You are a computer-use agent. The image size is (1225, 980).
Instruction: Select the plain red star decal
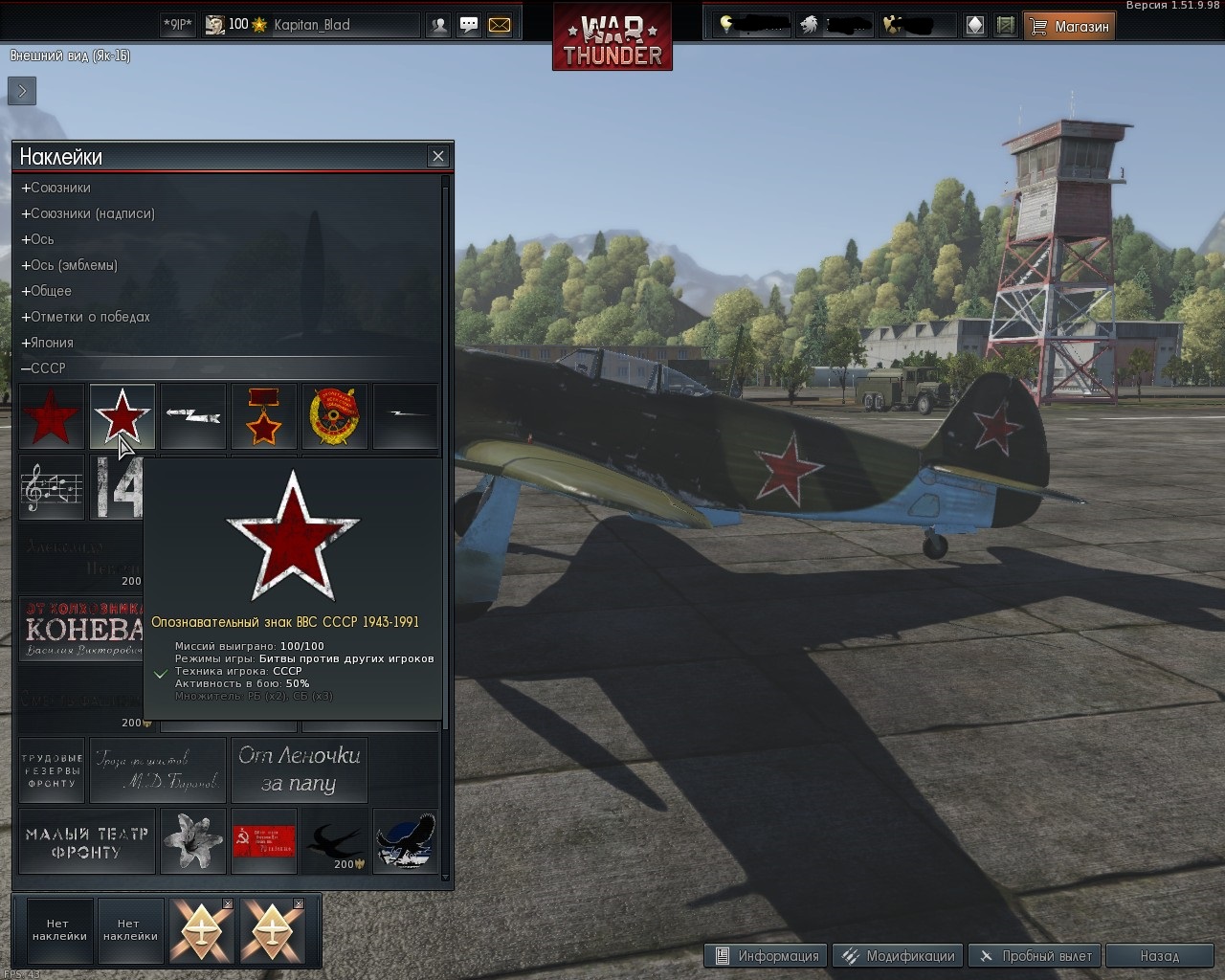[x=52, y=416]
